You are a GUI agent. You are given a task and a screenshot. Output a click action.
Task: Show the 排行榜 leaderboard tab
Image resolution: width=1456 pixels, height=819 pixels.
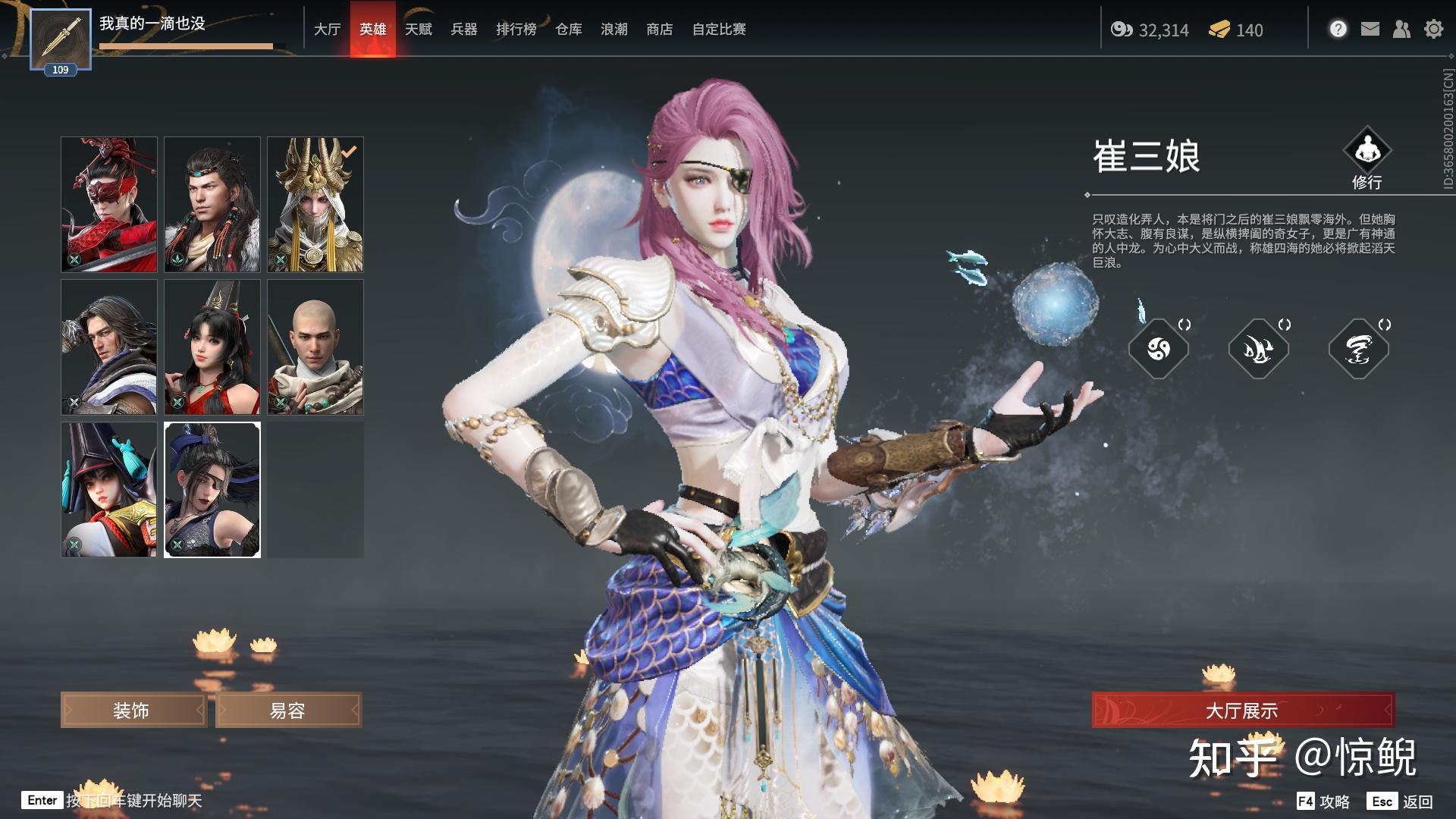point(516,30)
